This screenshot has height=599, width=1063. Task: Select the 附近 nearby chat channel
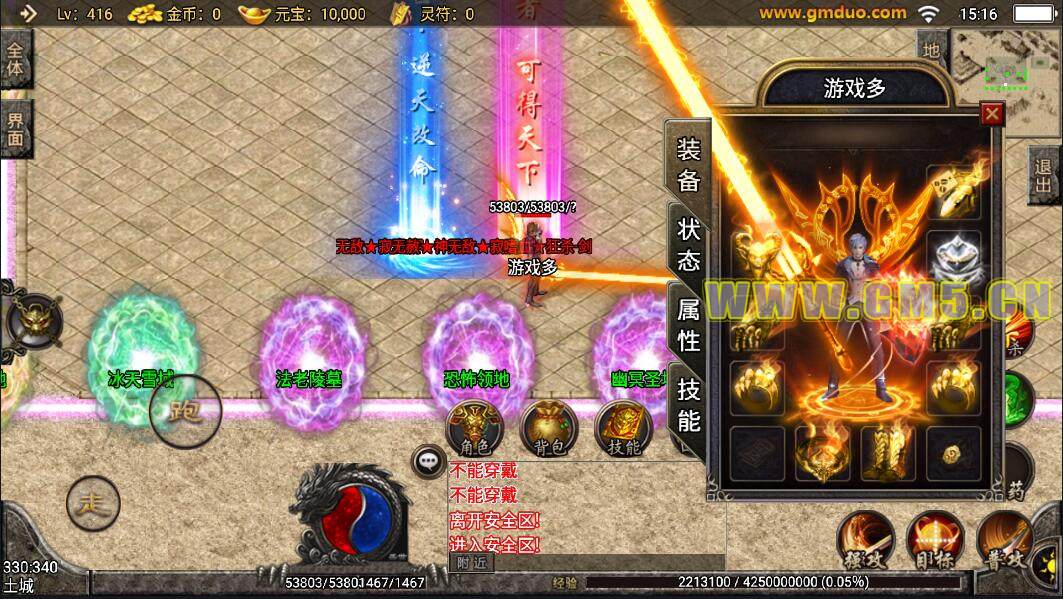(471, 562)
